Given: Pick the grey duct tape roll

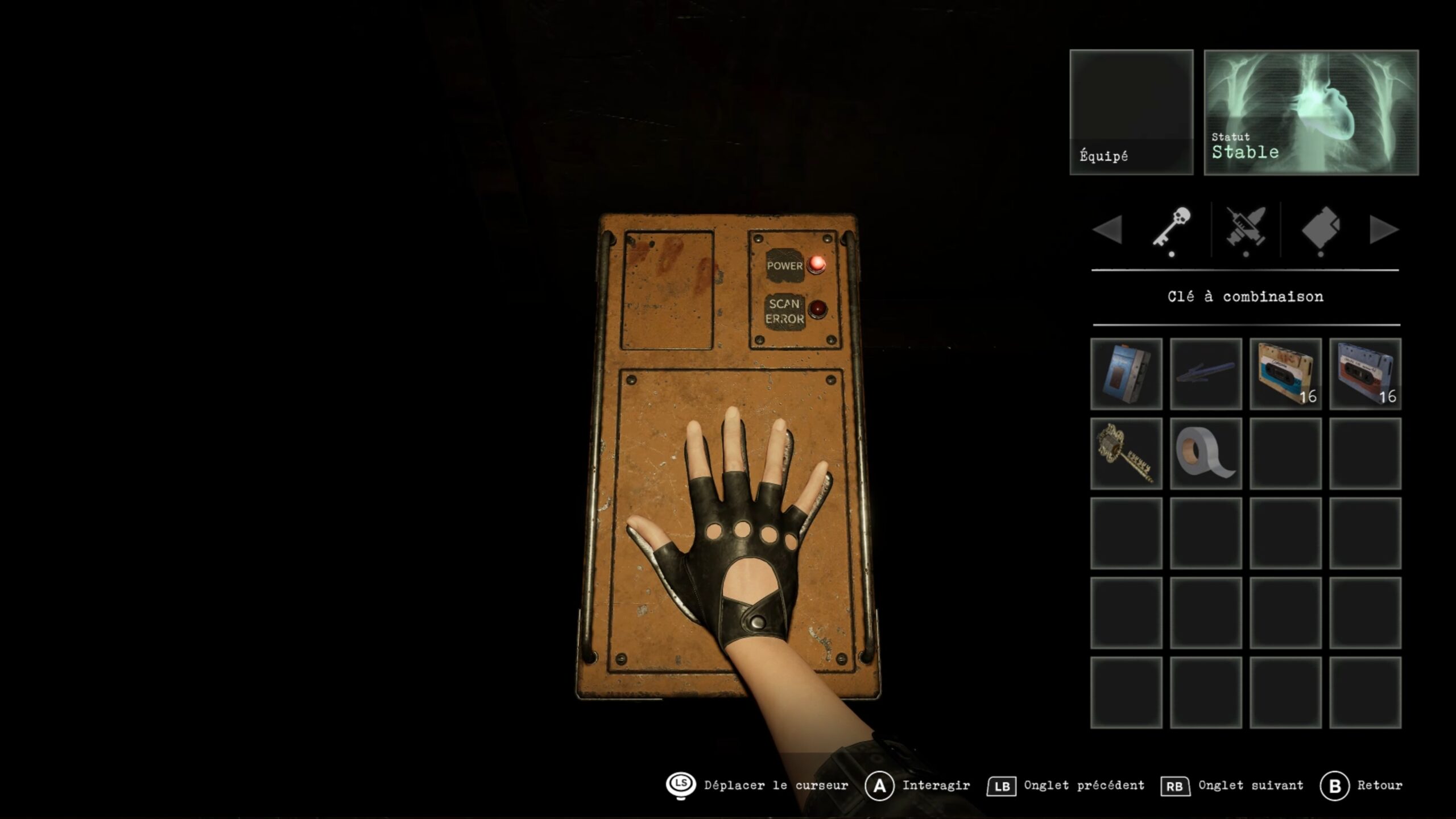Looking at the screenshot, I should [1206, 453].
